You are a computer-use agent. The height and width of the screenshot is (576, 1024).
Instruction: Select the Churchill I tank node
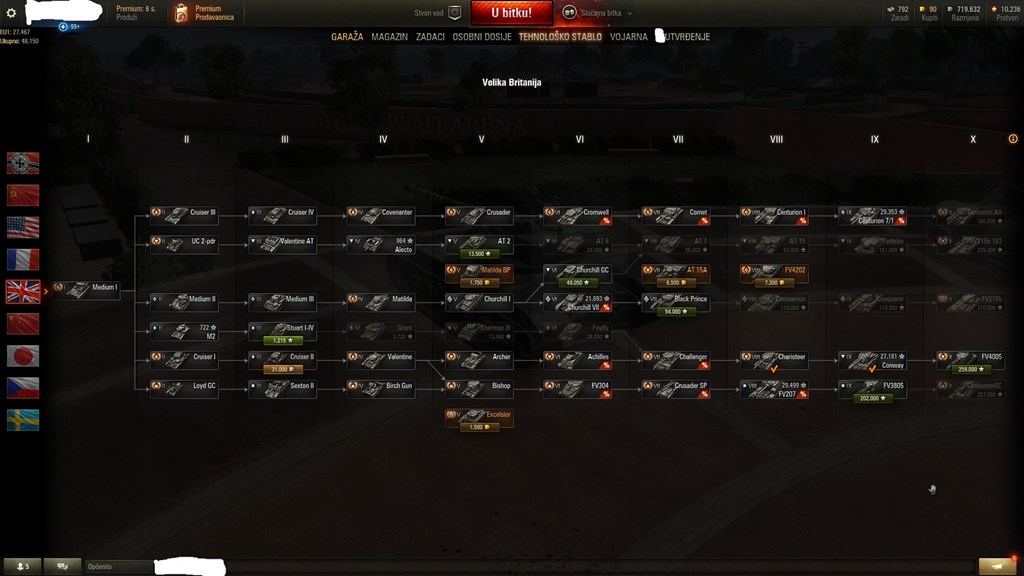pyautogui.click(x=479, y=299)
